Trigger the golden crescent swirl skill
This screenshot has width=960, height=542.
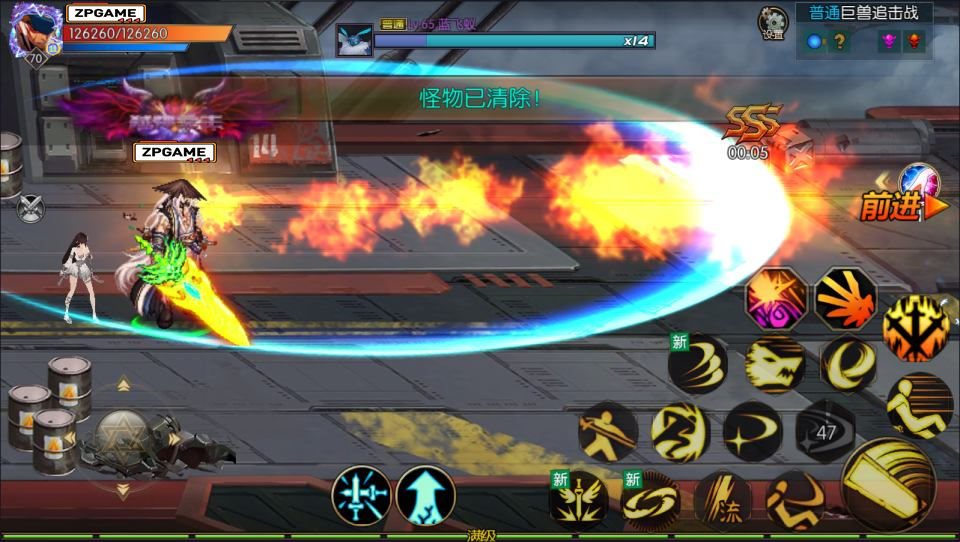[849, 365]
